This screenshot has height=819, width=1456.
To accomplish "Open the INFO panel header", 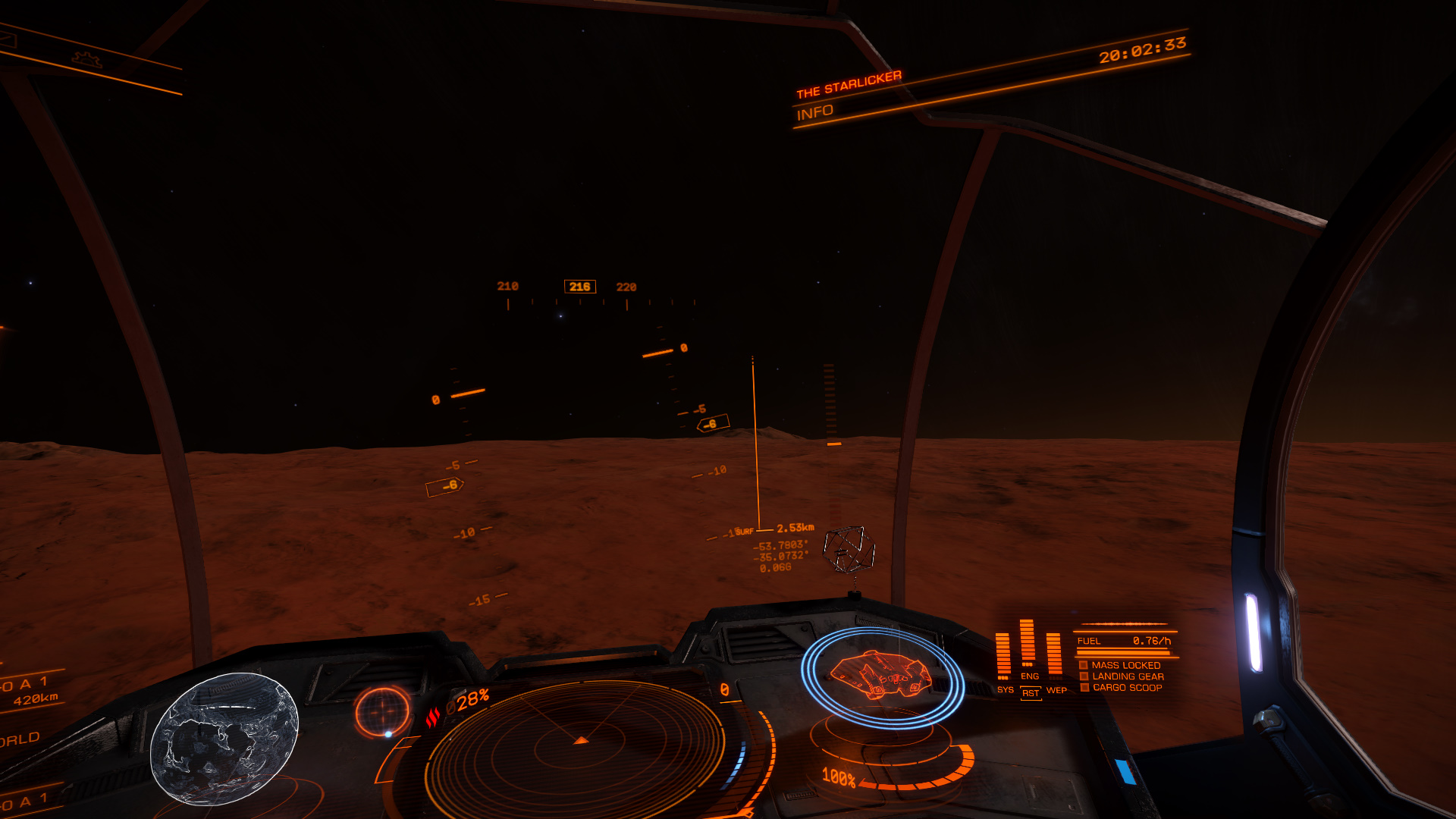I will [x=815, y=113].
